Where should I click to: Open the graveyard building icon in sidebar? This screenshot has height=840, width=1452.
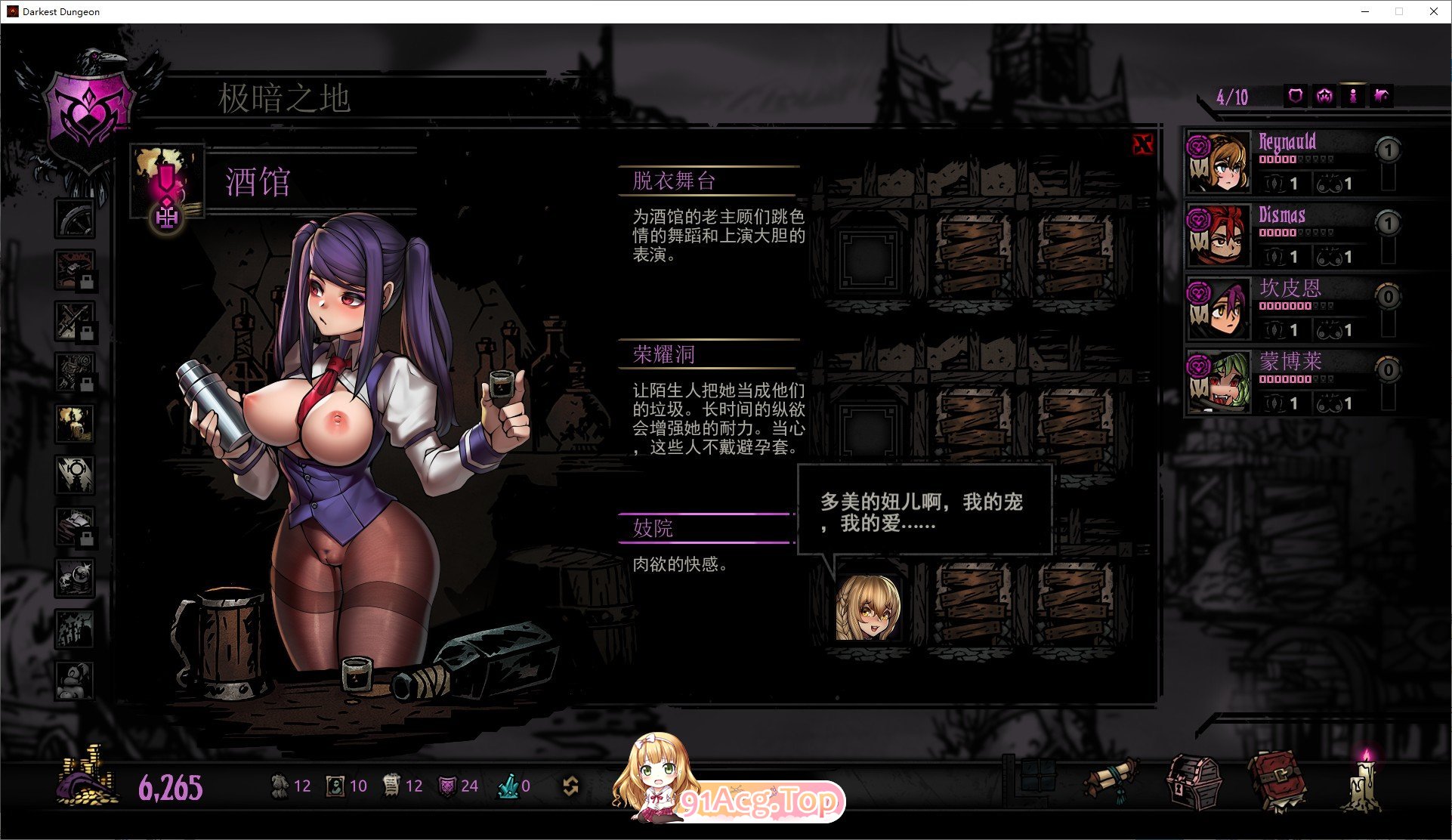(x=75, y=629)
